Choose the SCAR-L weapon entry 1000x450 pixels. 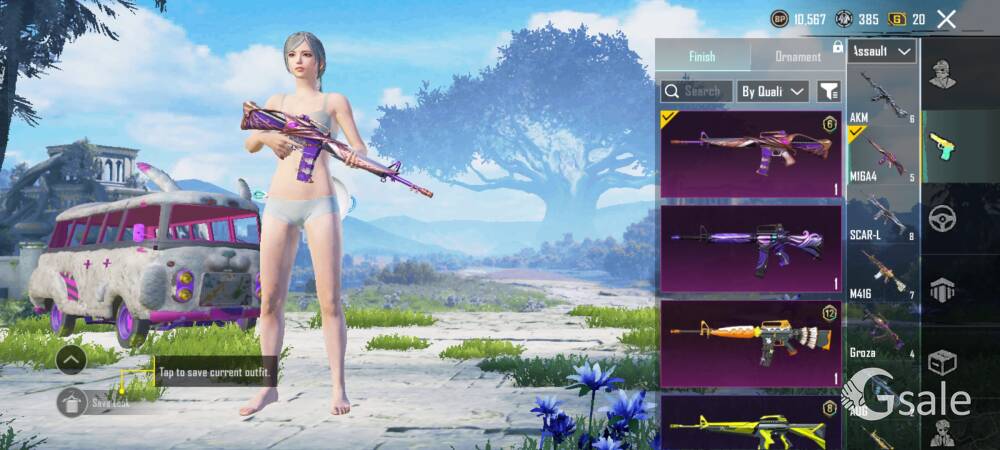coord(882,215)
